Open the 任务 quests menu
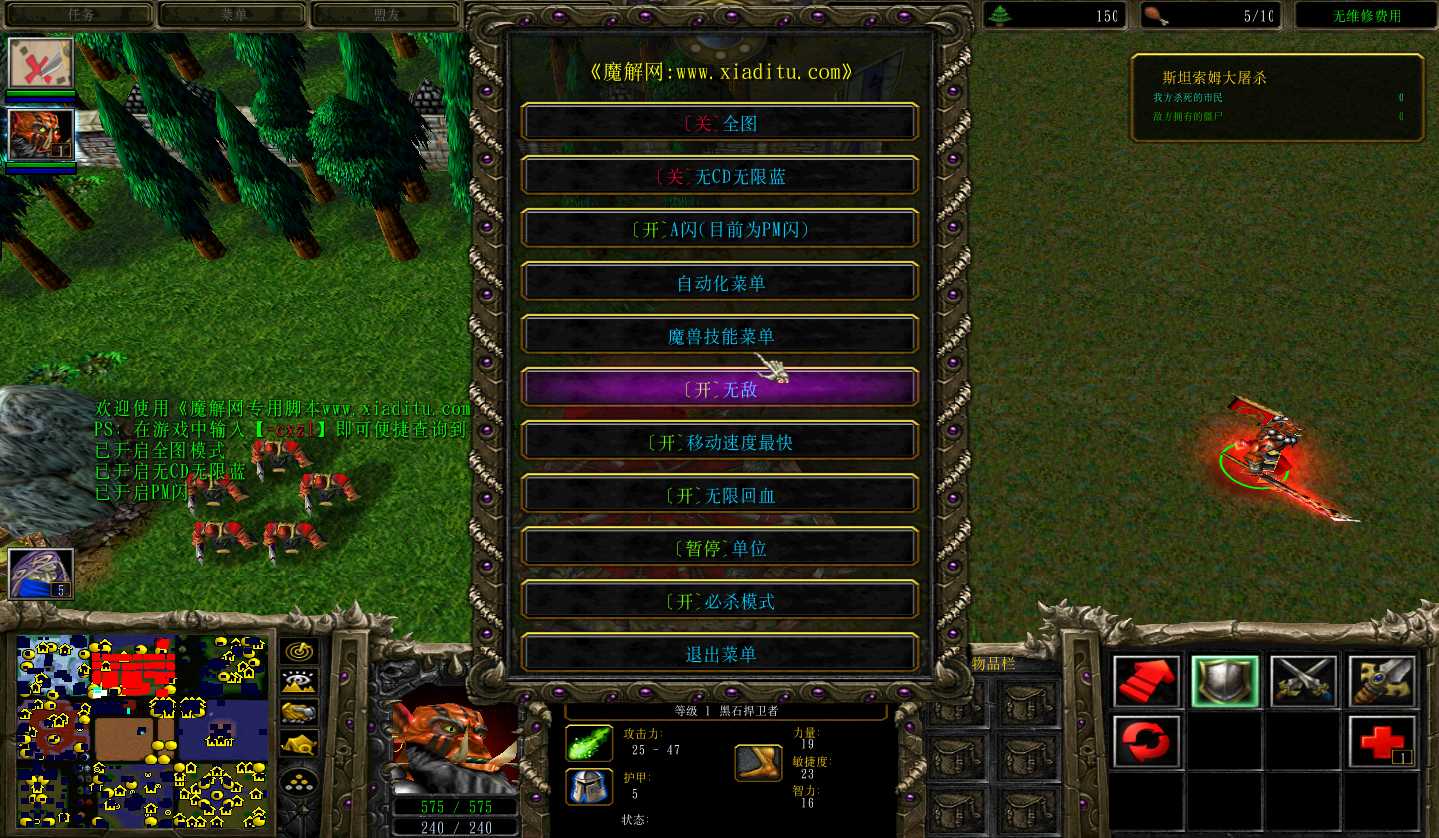Image resolution: width=1439 pixels, height=838 pixels. pyautogui.click(x=79, y=14)
